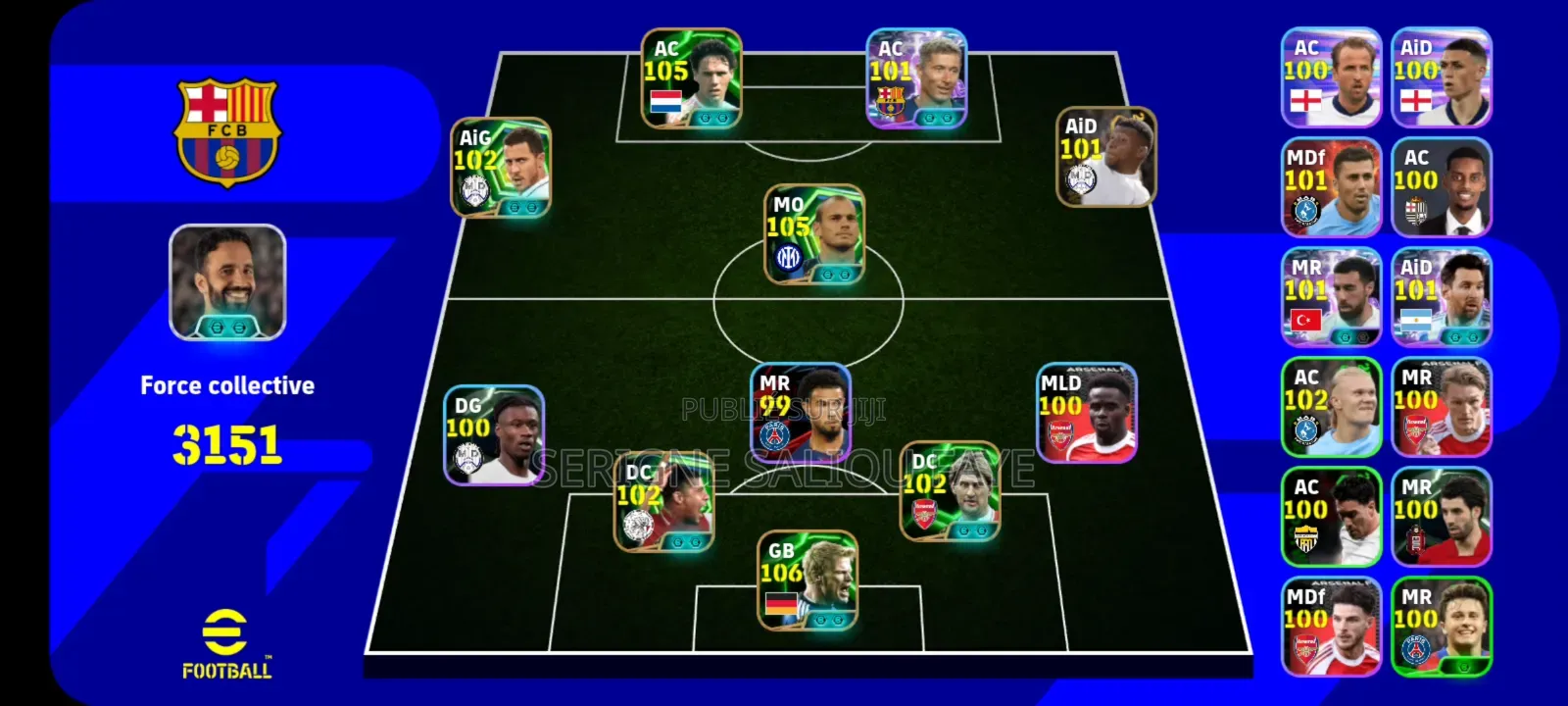Select the substitute MDf 101 card

coord(1332,187)
